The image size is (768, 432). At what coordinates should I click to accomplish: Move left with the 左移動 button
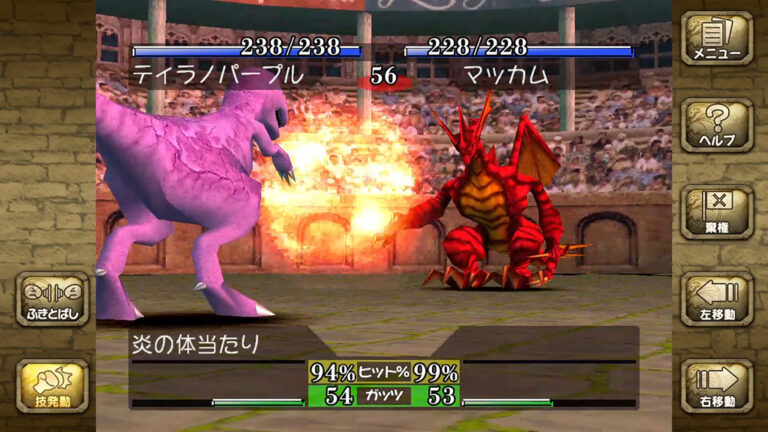pyautogui.click(x=717, y=297)
